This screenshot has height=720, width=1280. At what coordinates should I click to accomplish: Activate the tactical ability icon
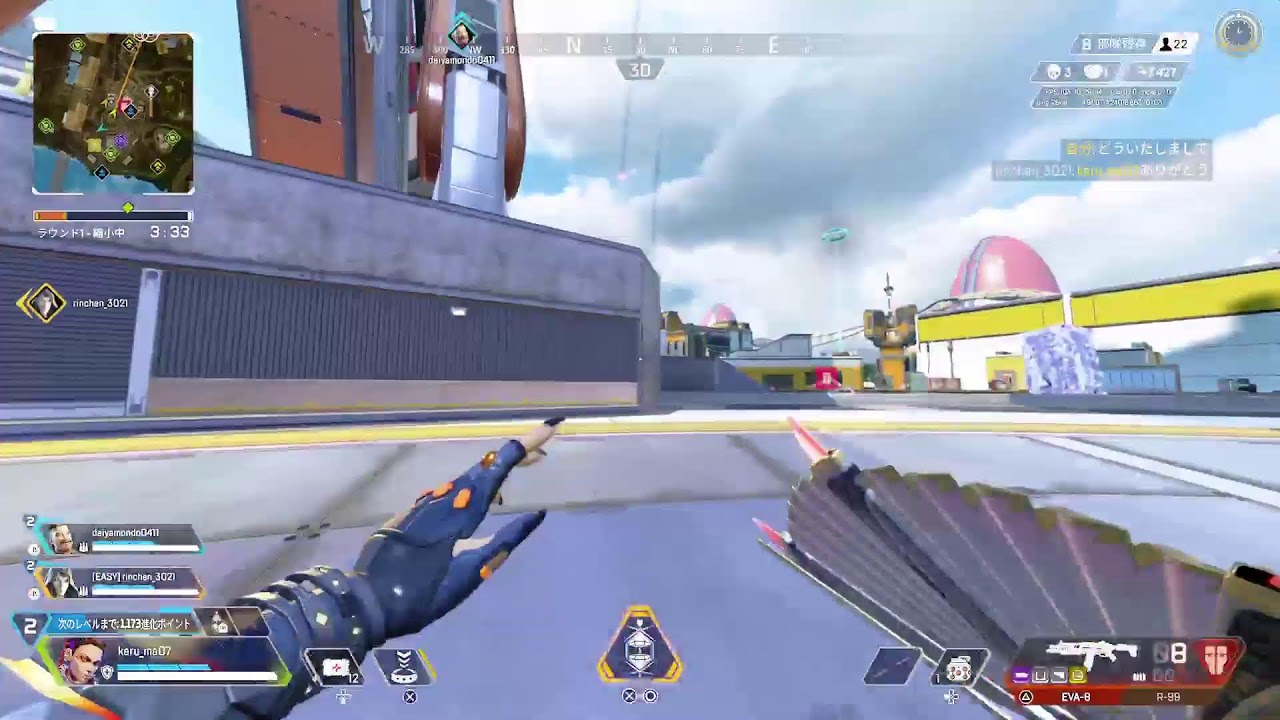[x=404, y=666]
